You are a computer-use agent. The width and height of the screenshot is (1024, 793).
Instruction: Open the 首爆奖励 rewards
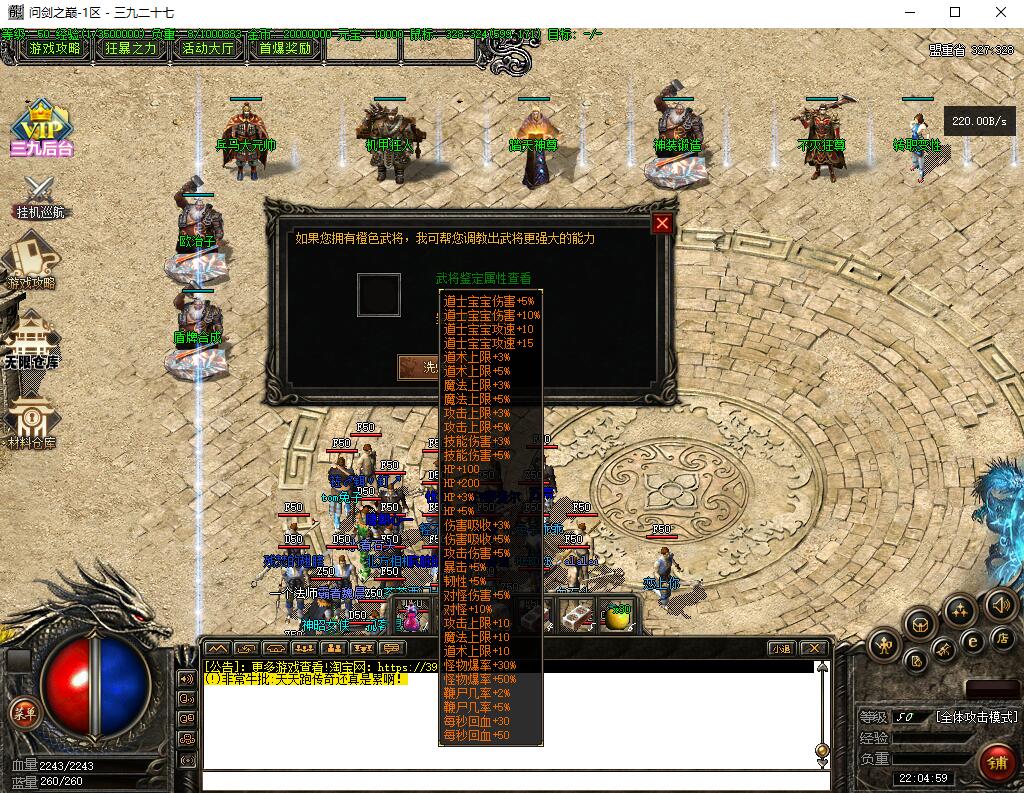pyautogui.click(x=285, y=48)
